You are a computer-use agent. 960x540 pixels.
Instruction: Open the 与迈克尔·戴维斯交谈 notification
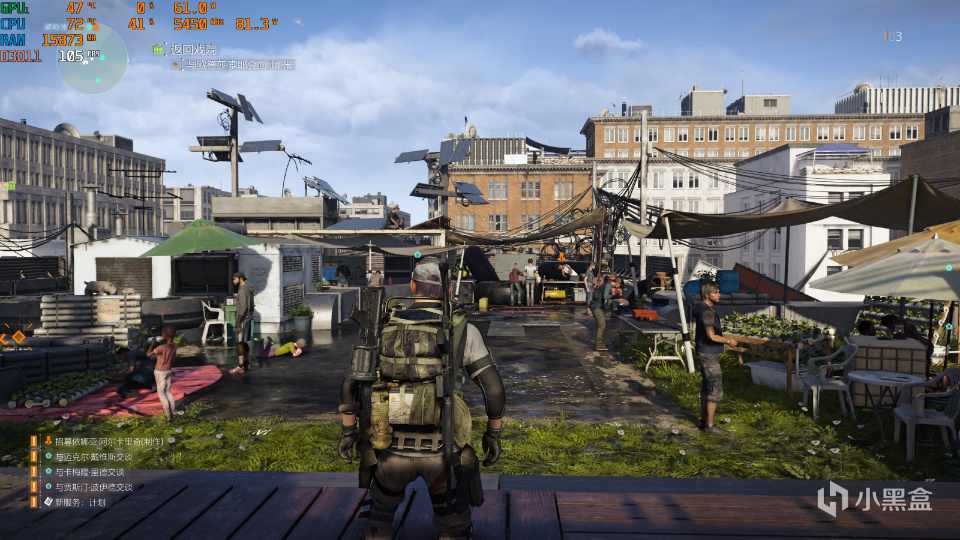click(x=93, y=457)
